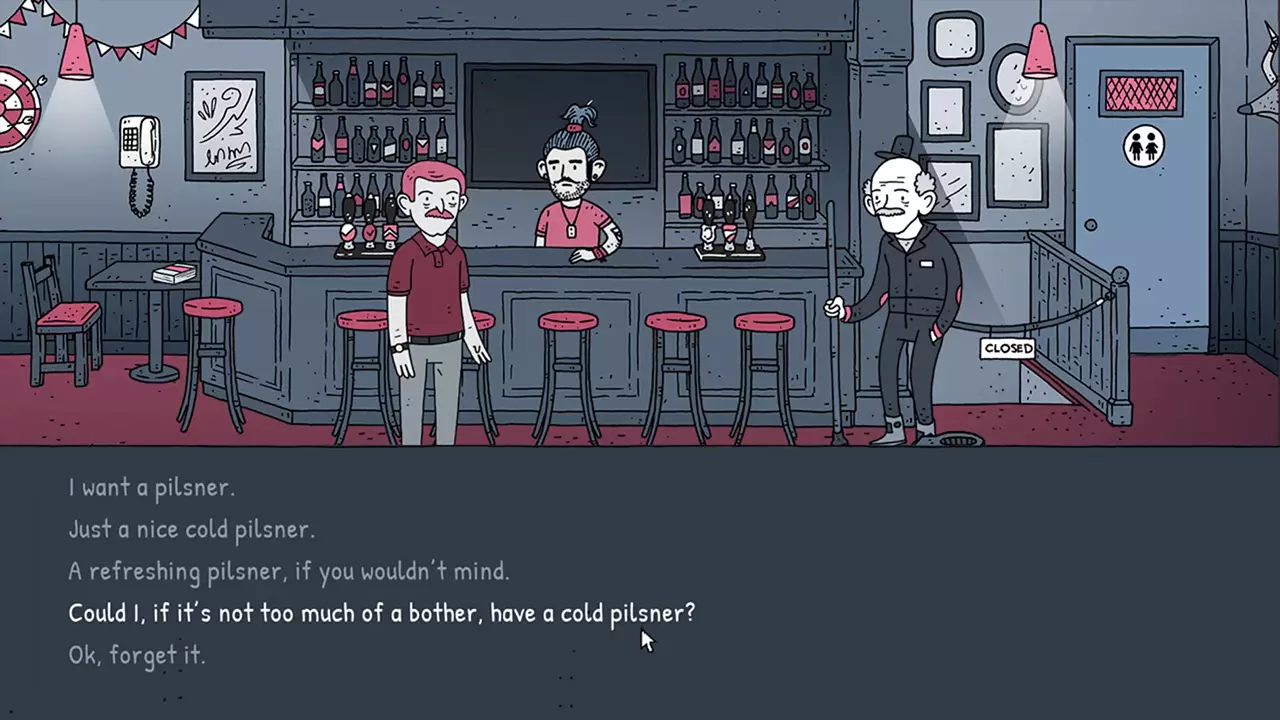Select the highlighted polite pilsner request
The width and height of the screenshot is (1280, 720).
[x=382, y=613]
